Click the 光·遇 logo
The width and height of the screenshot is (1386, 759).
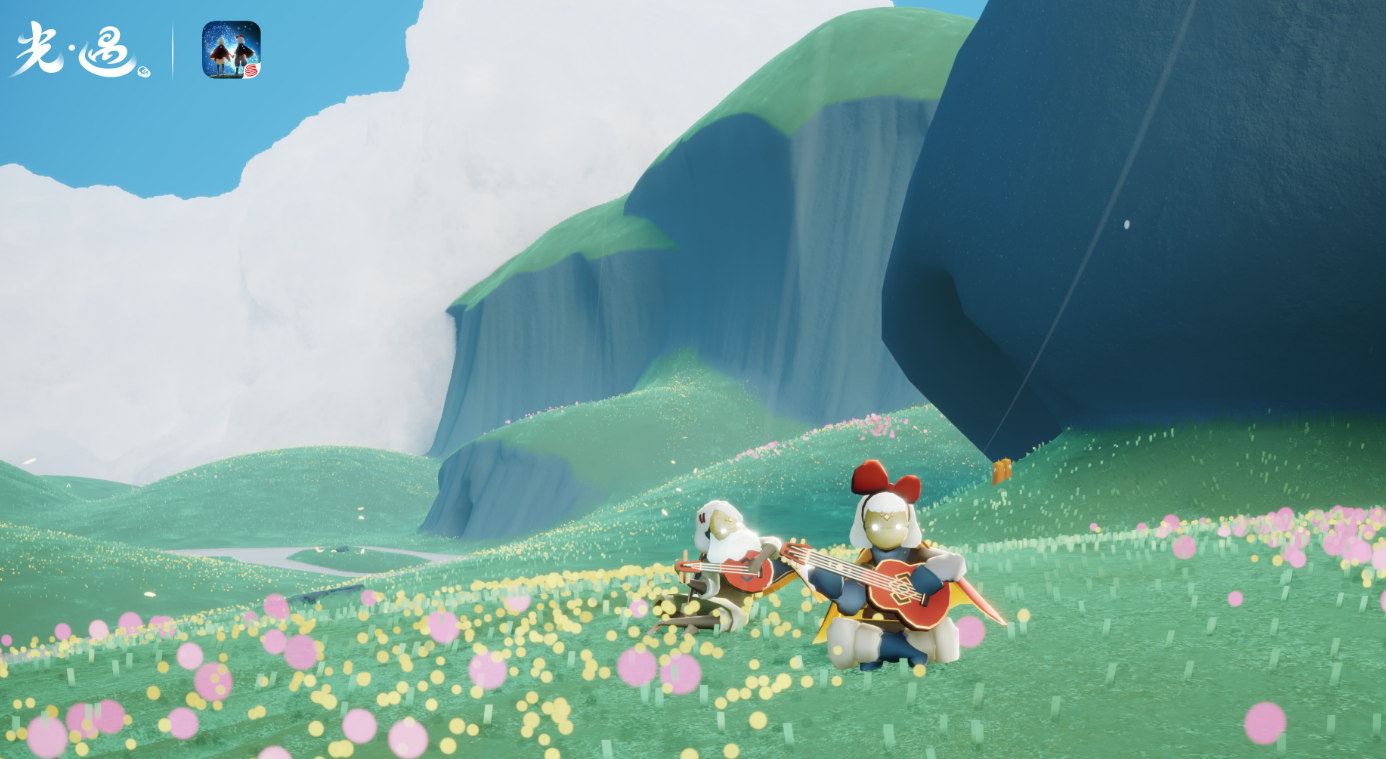80,50
